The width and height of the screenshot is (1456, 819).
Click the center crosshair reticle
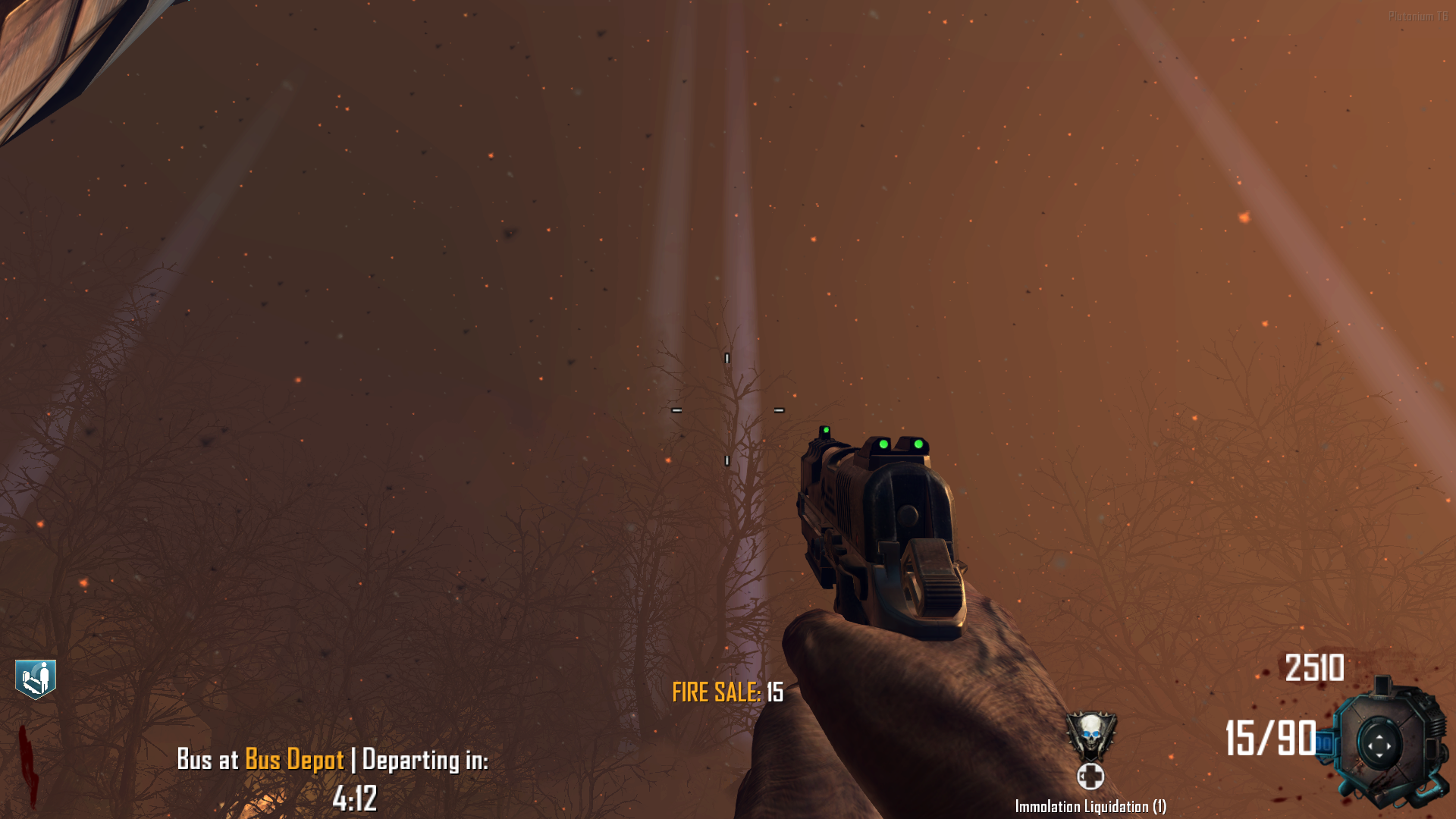(x=726, y=410)
